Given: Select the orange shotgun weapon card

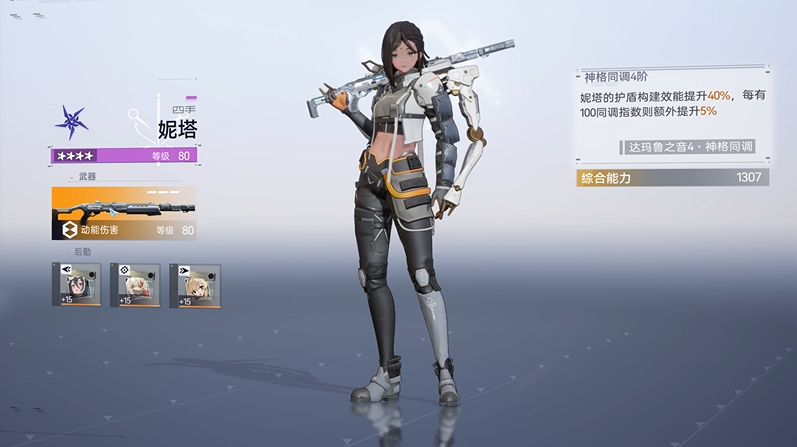Looking at the screenshot, I should 124,213.
